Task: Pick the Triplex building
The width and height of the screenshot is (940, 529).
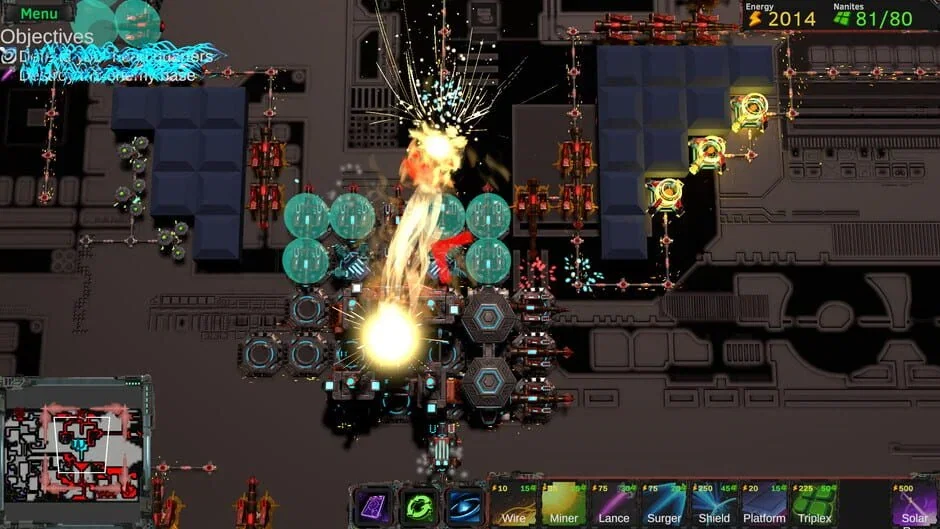Action: click(814, 504)
